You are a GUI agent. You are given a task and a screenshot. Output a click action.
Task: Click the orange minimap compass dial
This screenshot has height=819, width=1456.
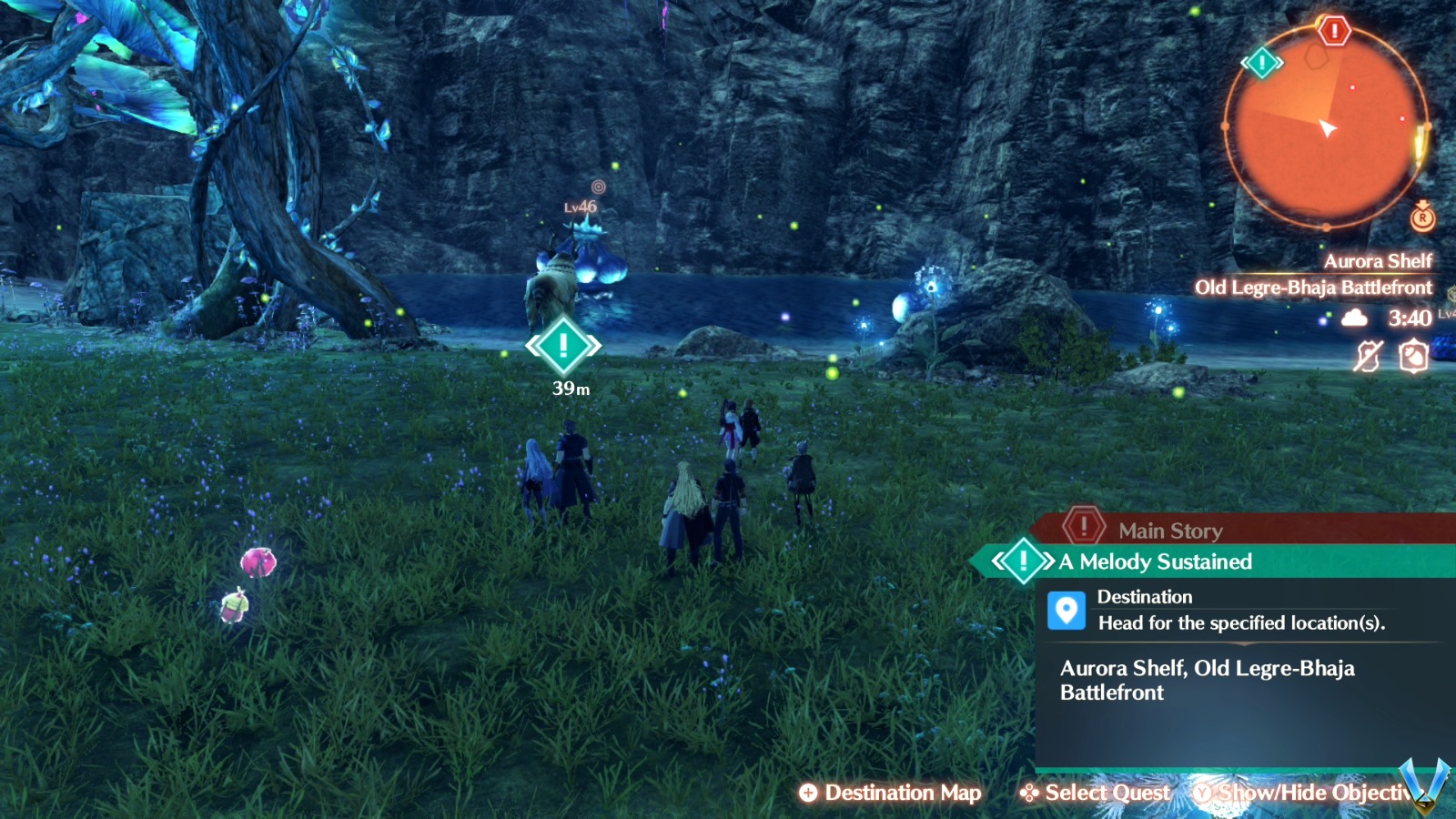click(x=1329, y=127)
